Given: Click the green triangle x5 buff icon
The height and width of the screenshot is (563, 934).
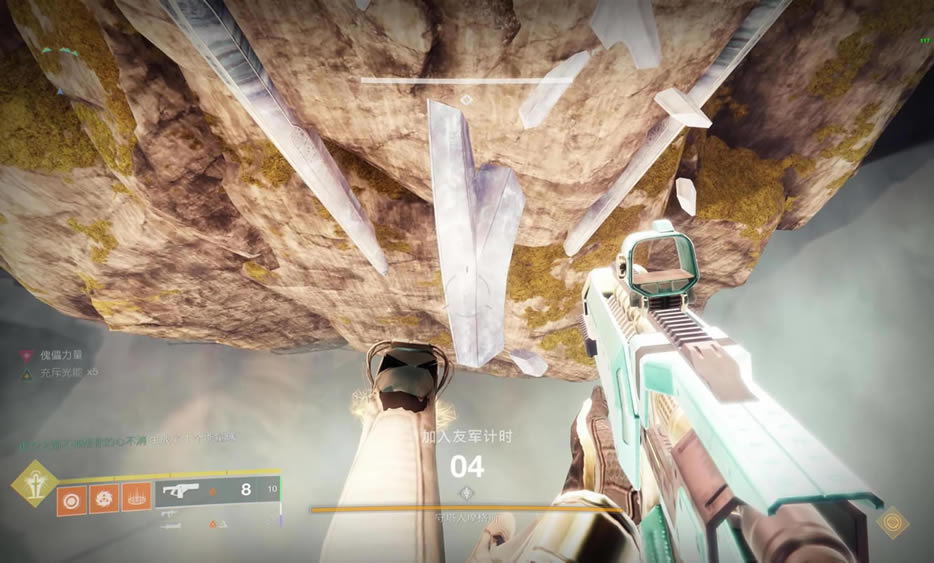Looking at the screenshot, I should click(x=27, y=371).
